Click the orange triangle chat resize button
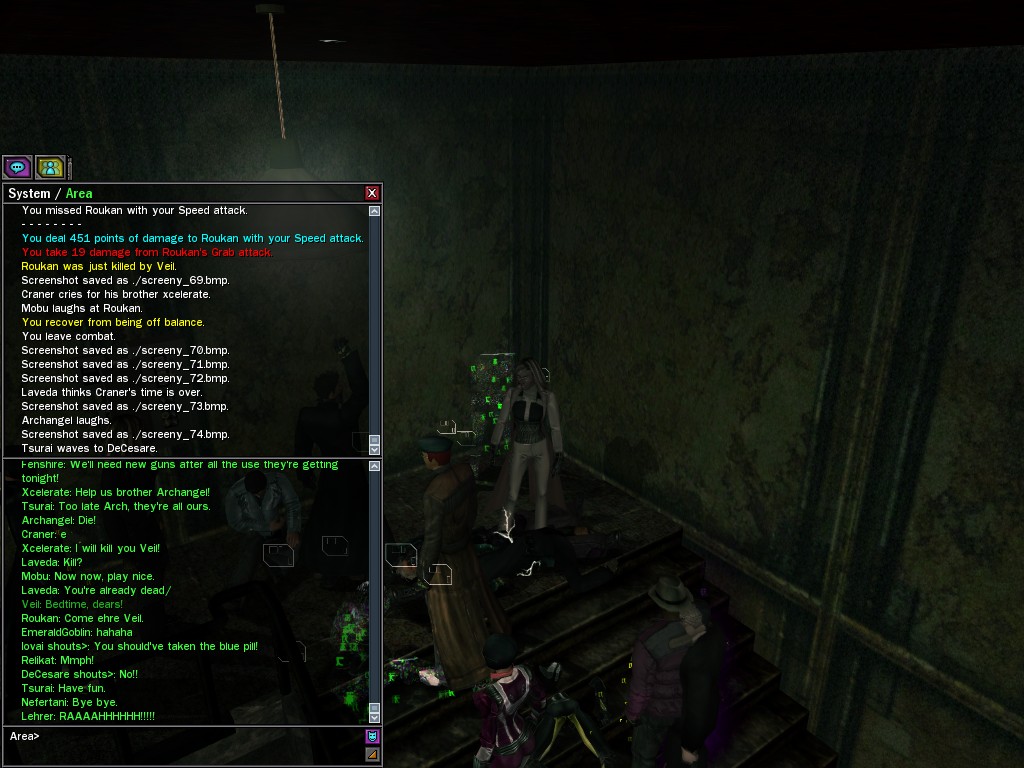This screenshot has height=768, width=1024. (373, 755)
